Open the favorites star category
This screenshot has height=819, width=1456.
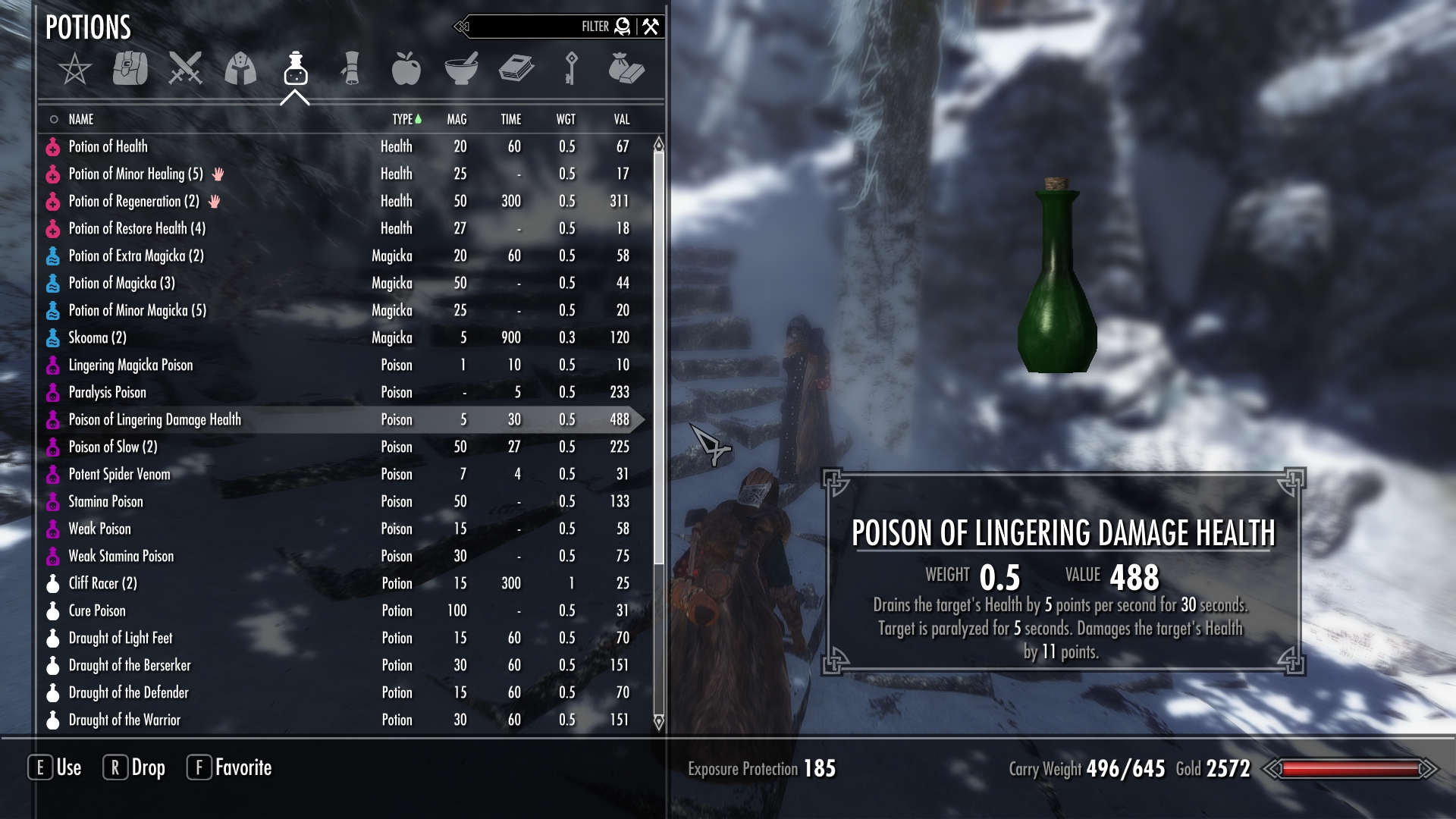point(75,70)
